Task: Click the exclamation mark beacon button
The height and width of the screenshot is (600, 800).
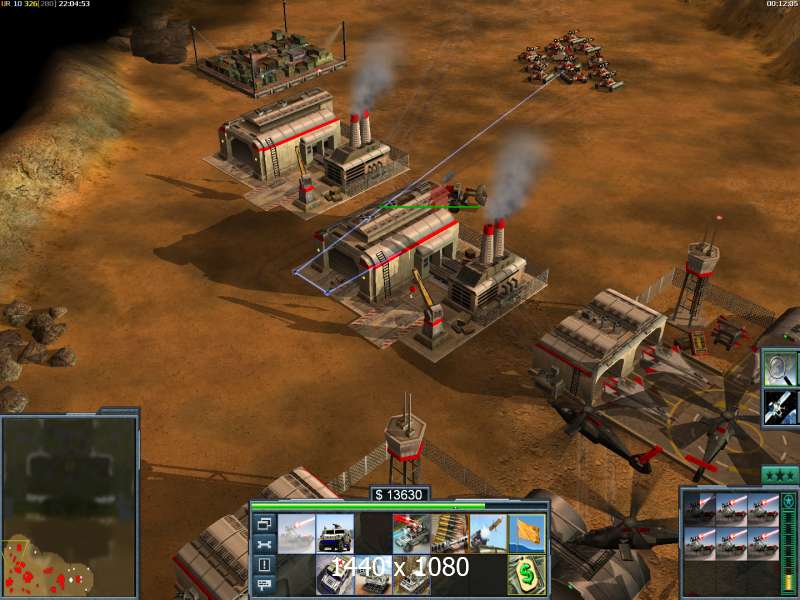Action: (264, 565)
